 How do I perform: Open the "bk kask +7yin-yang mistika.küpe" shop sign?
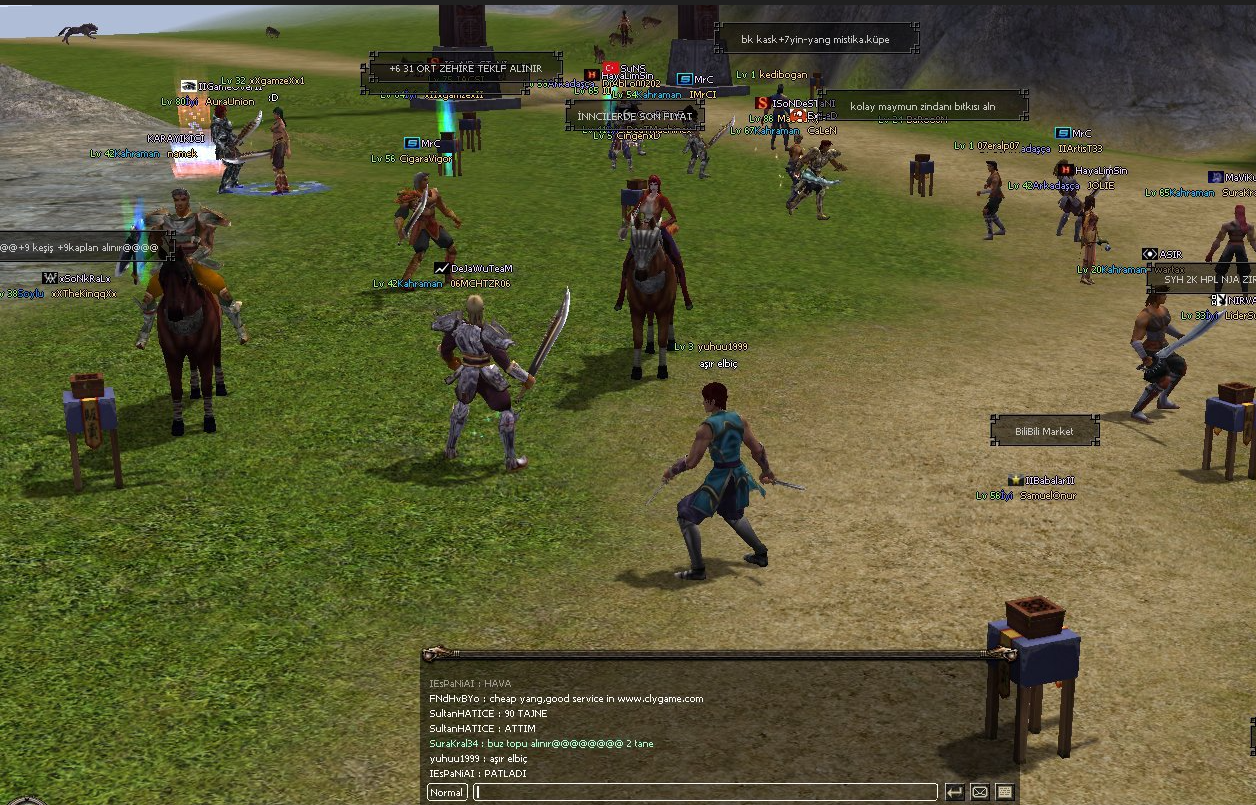tap(815, 40)
